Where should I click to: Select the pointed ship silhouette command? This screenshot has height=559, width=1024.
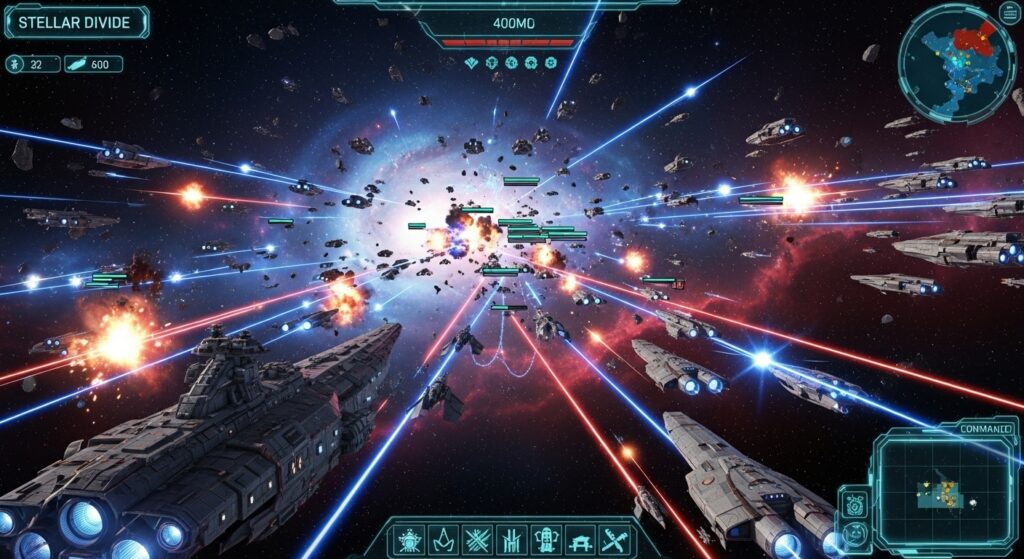(443, 537)
